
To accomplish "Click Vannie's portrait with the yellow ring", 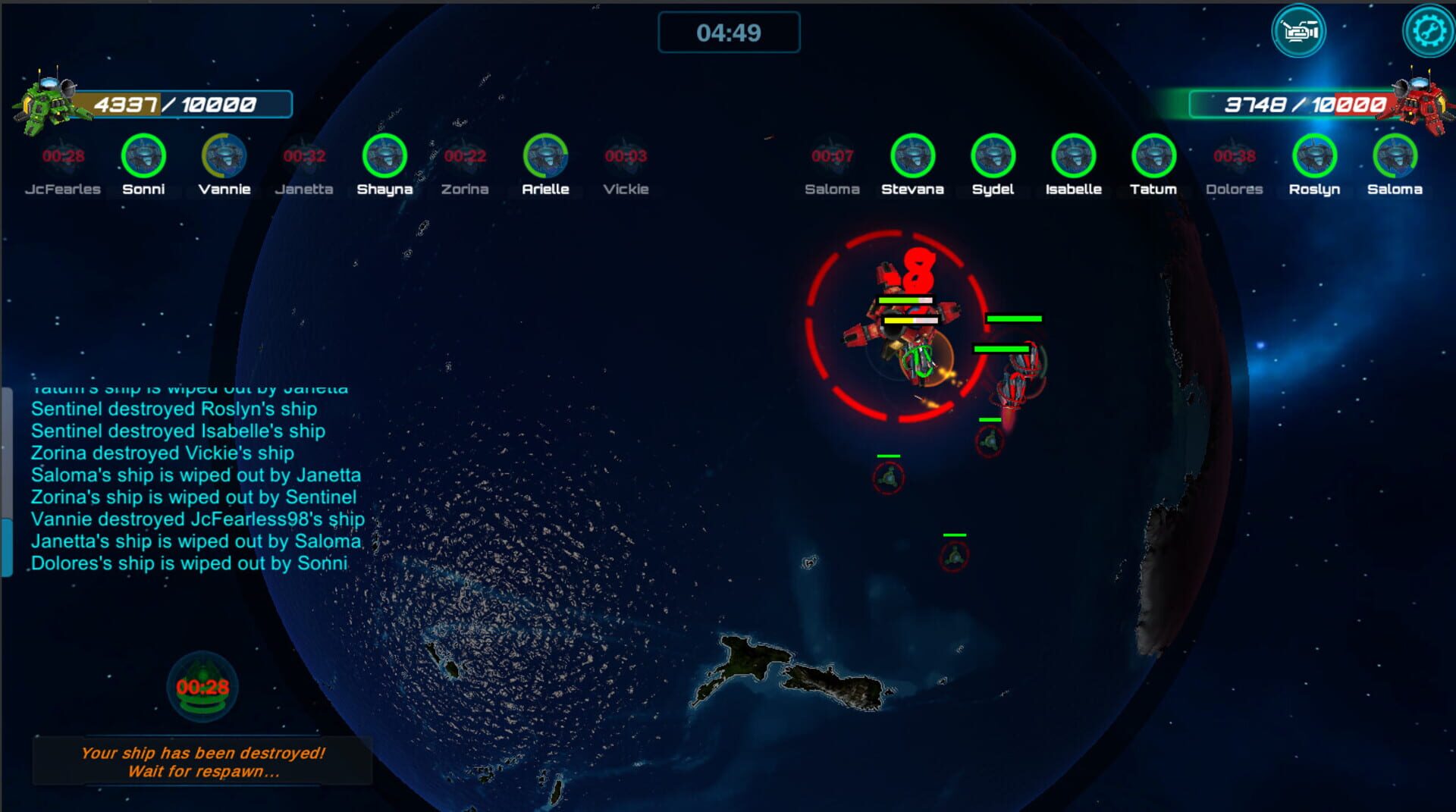I will [x=224, y=155].
